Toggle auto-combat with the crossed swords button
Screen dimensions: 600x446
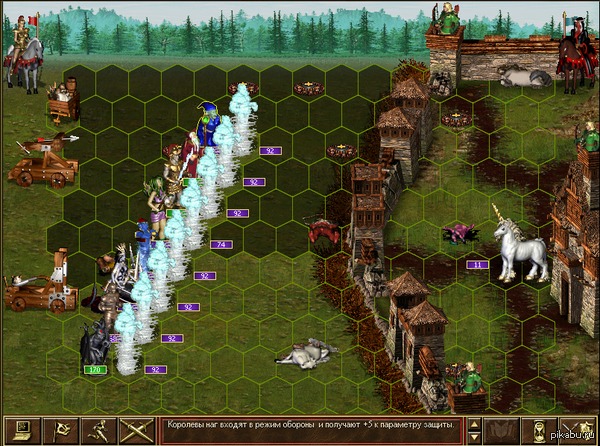(137, 430)
